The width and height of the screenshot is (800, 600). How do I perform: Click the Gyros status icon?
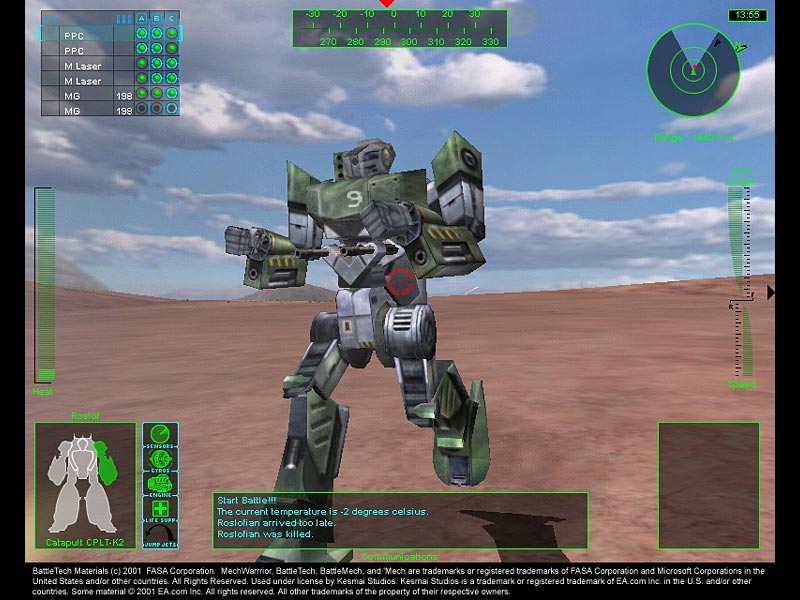click(160, 460)
